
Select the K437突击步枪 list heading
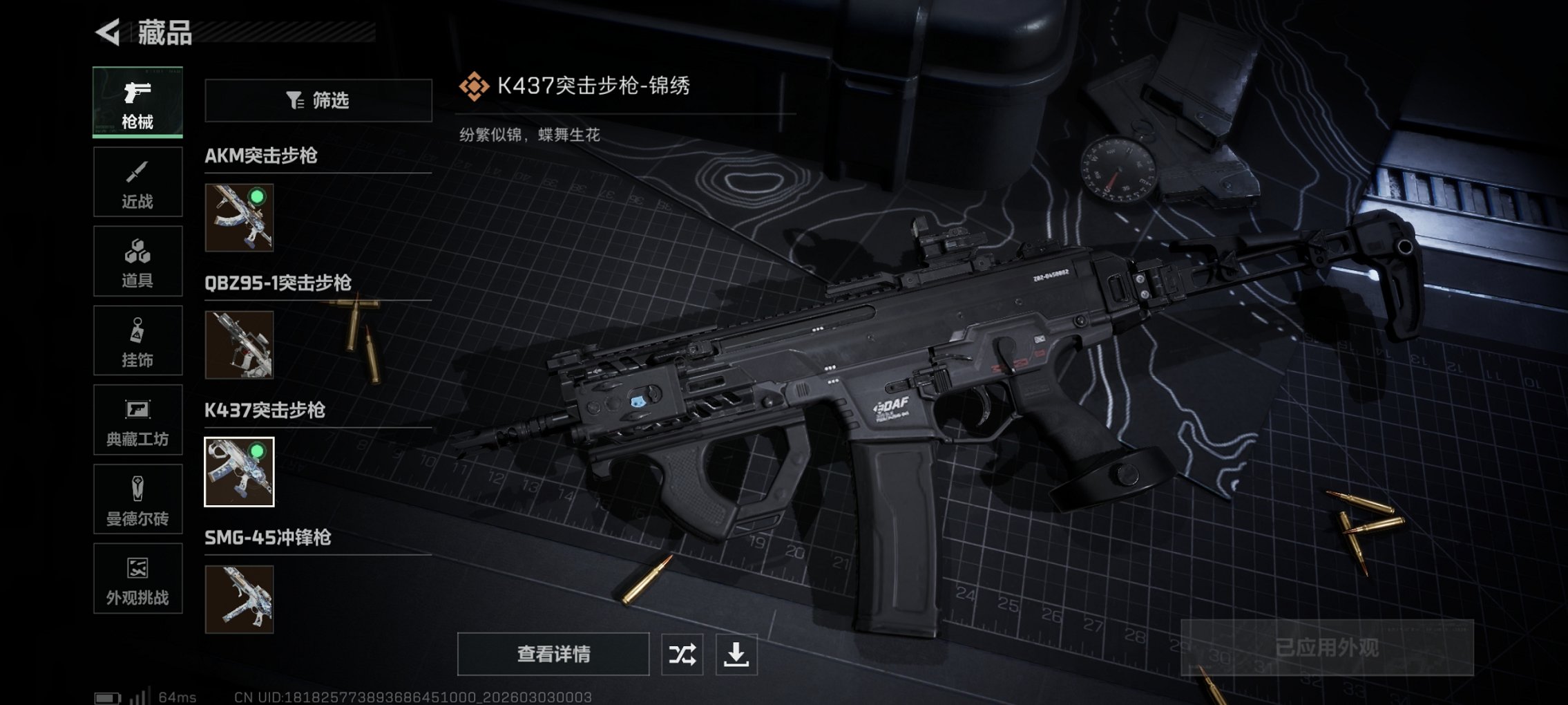pos(264,409)
